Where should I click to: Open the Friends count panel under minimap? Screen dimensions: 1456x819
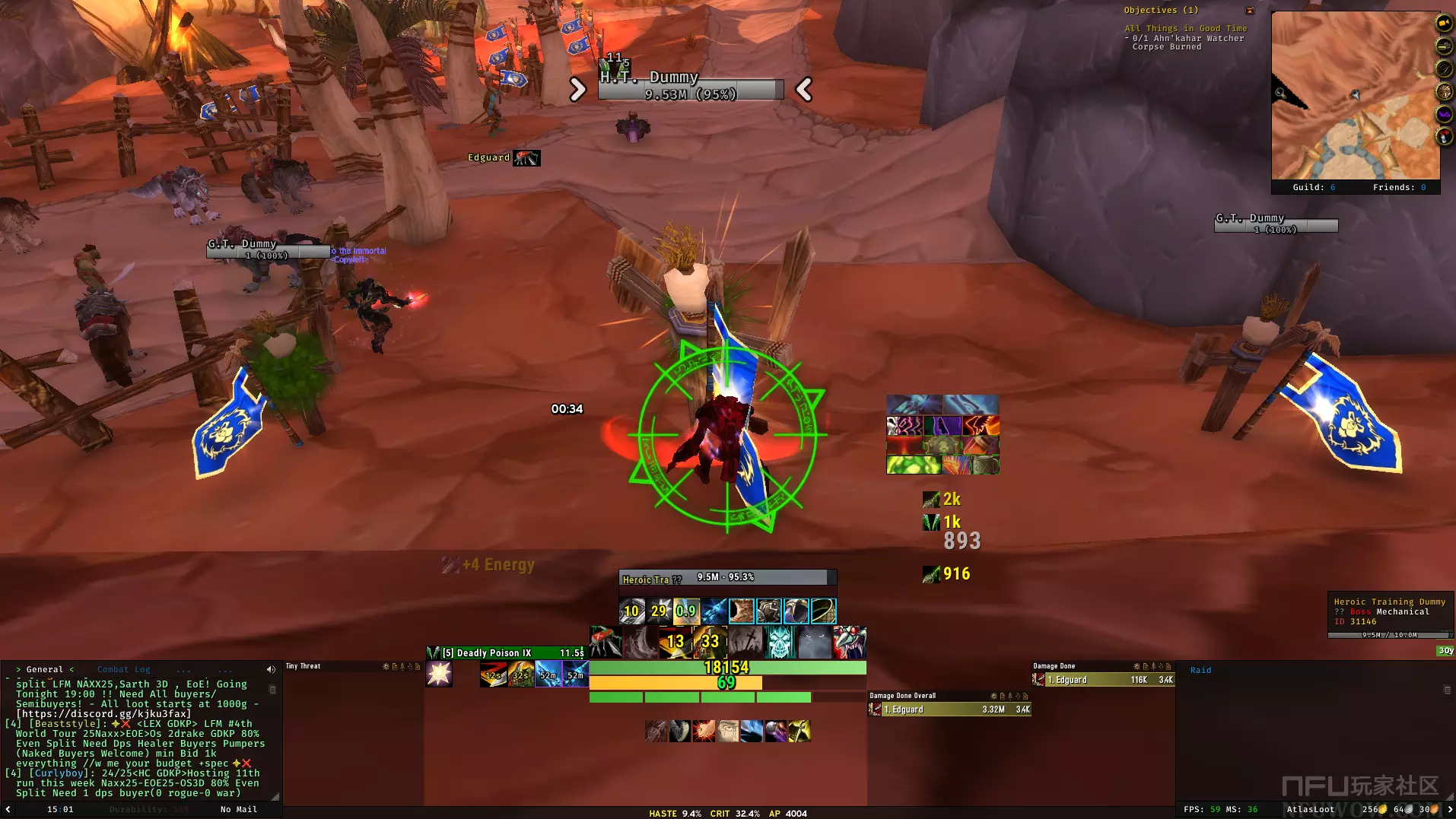pyautogui.click(x=1399, y=187)
